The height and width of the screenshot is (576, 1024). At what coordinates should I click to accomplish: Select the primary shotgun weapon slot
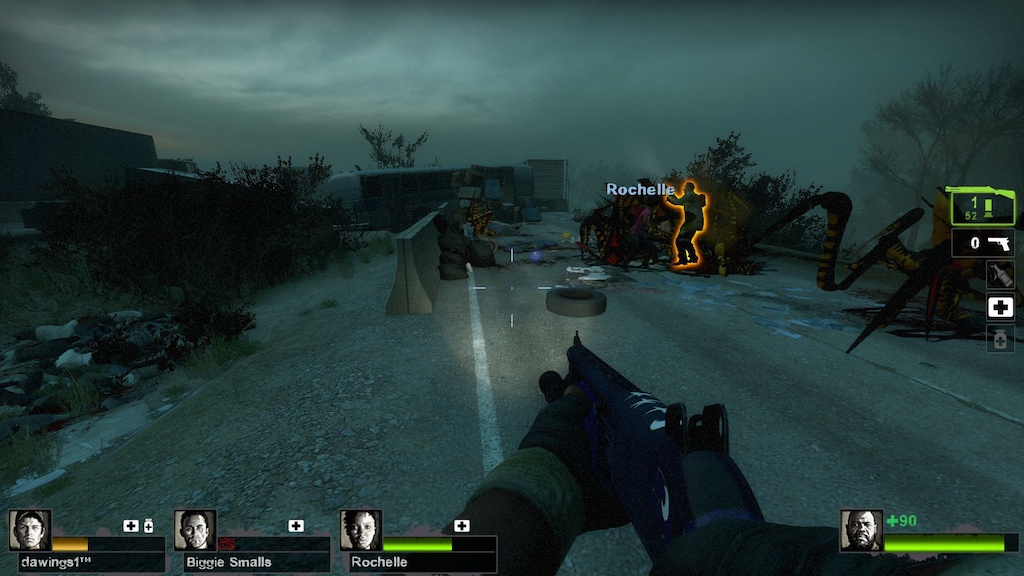coord(982,207)
